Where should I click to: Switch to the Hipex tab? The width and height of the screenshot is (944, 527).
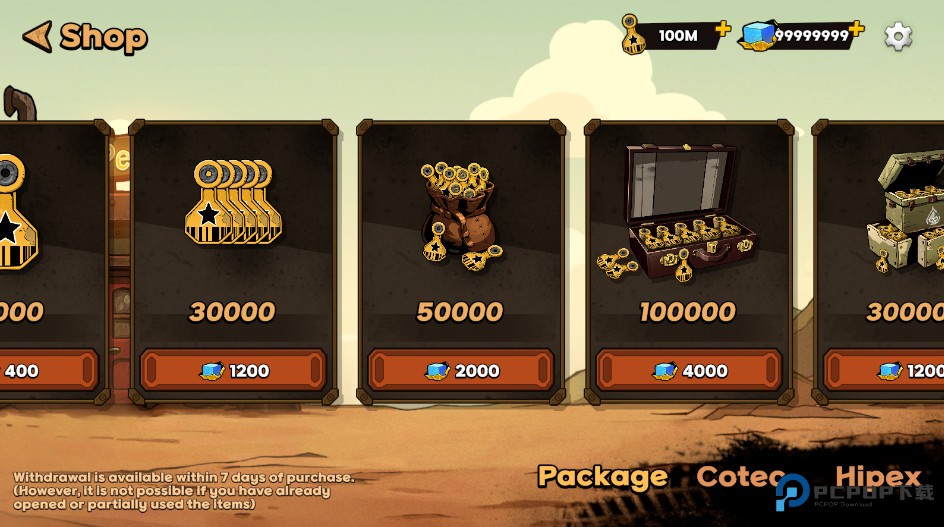click(878, 477)
